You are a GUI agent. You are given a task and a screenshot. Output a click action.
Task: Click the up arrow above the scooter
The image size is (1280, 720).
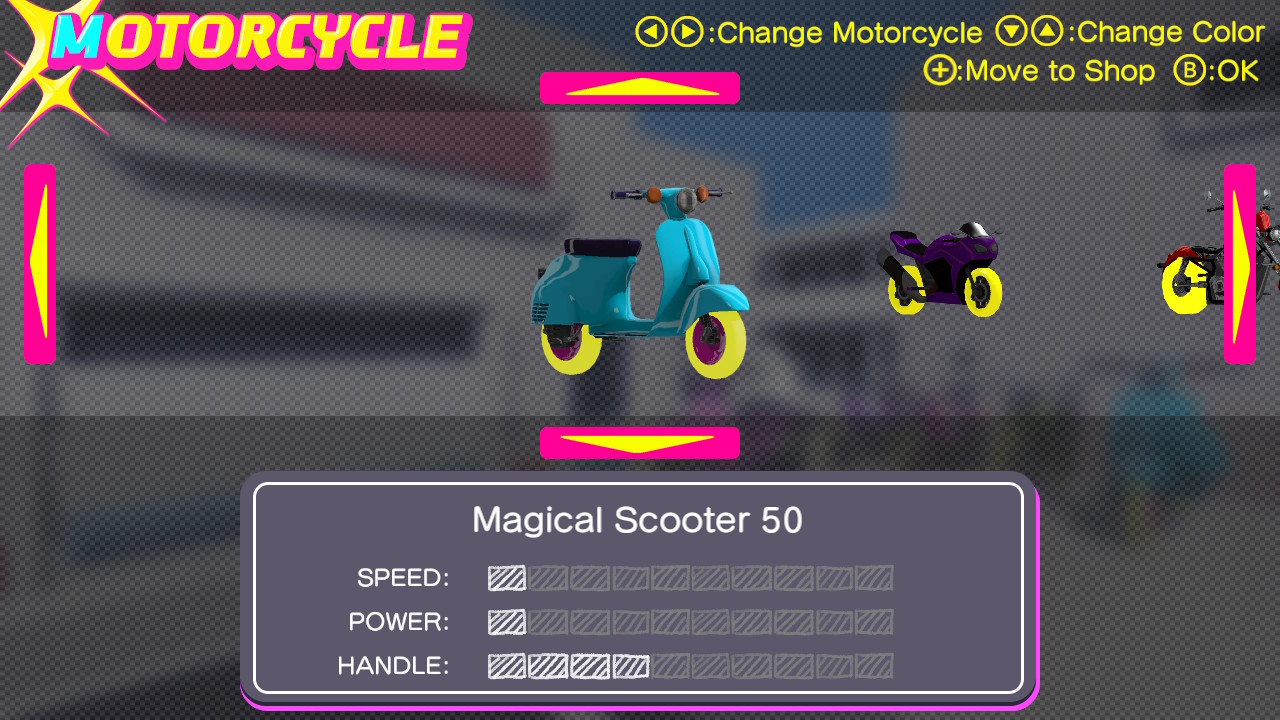pos(640,88)
